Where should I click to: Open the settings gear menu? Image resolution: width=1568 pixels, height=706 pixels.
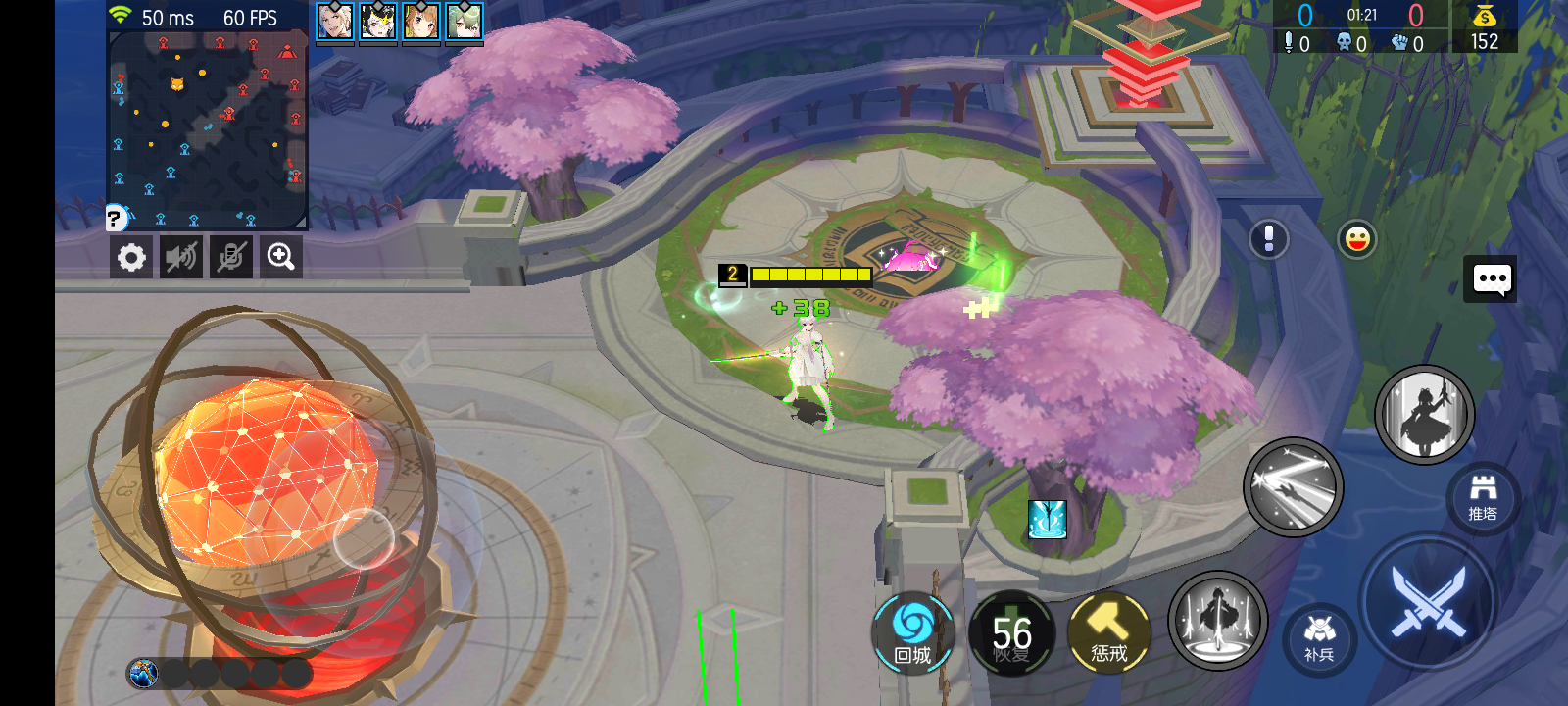(131, 257)
